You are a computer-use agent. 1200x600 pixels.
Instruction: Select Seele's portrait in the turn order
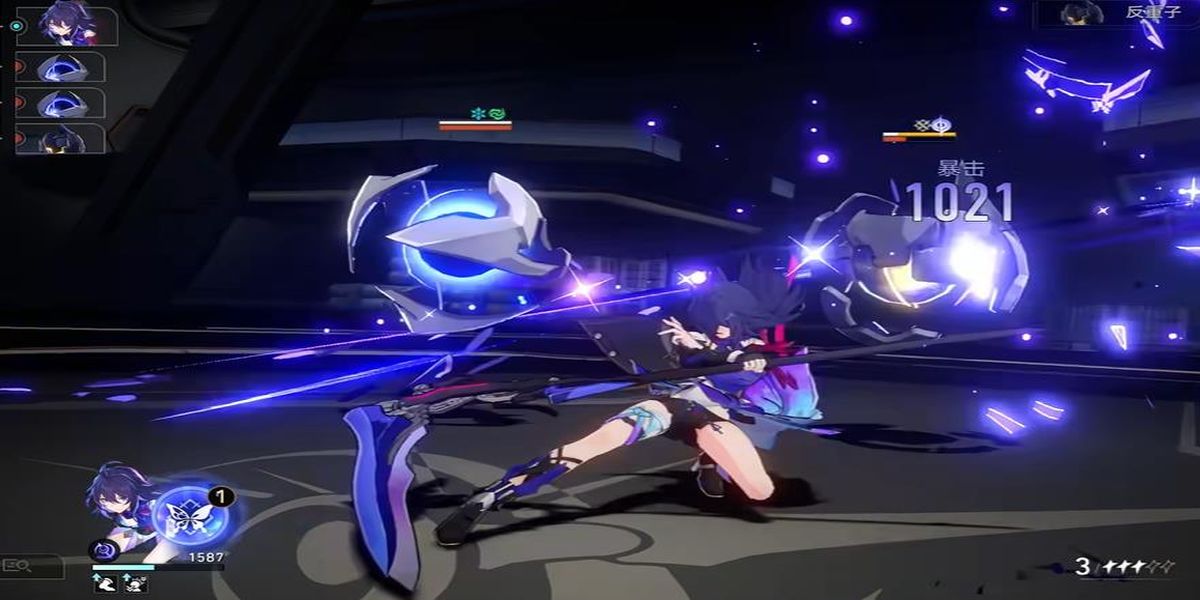pos(70,26)
